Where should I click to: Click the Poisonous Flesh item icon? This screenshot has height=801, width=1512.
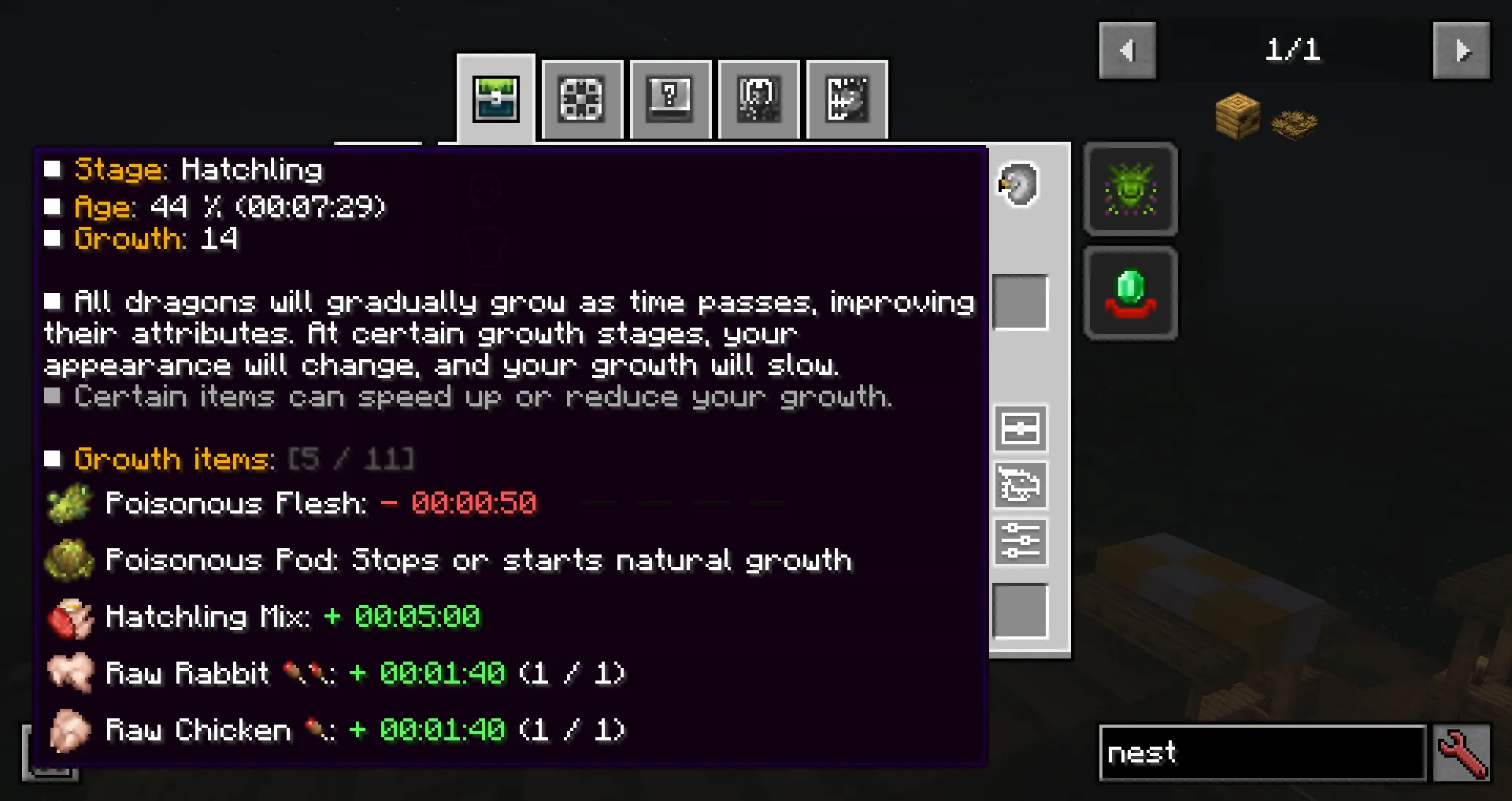tap(69, 502)
